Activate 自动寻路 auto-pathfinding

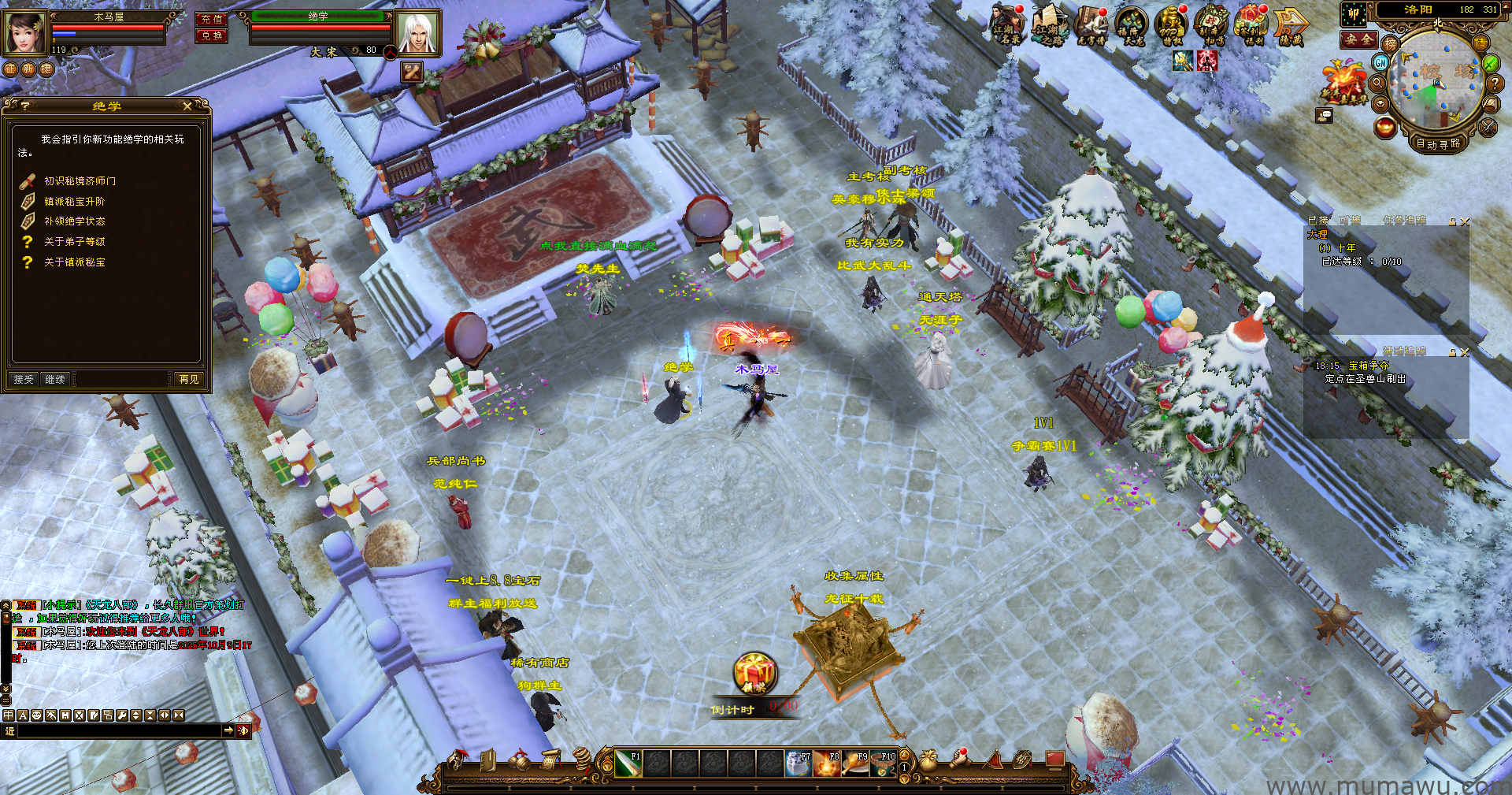pos(1438,143)
